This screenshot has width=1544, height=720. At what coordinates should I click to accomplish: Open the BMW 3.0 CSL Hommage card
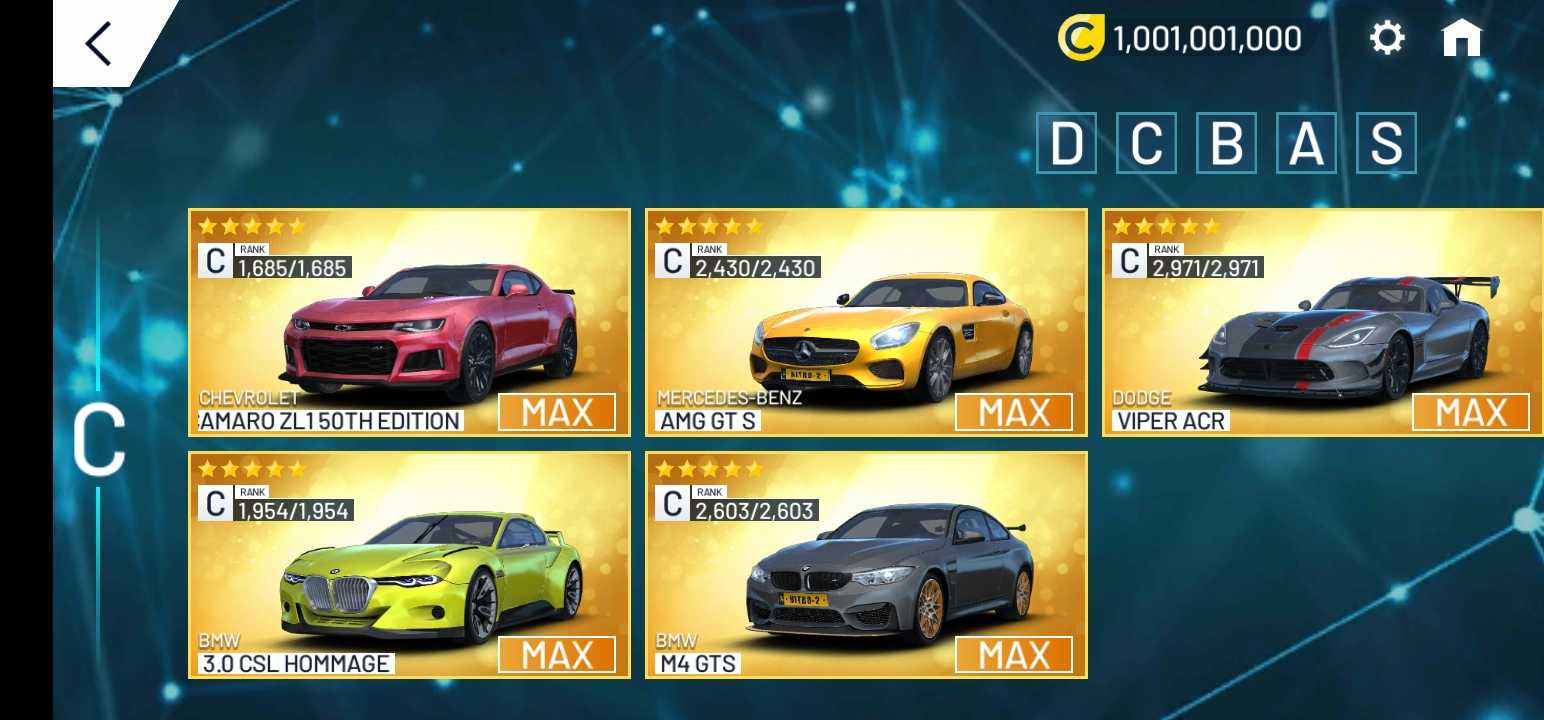tap(409, 565)
